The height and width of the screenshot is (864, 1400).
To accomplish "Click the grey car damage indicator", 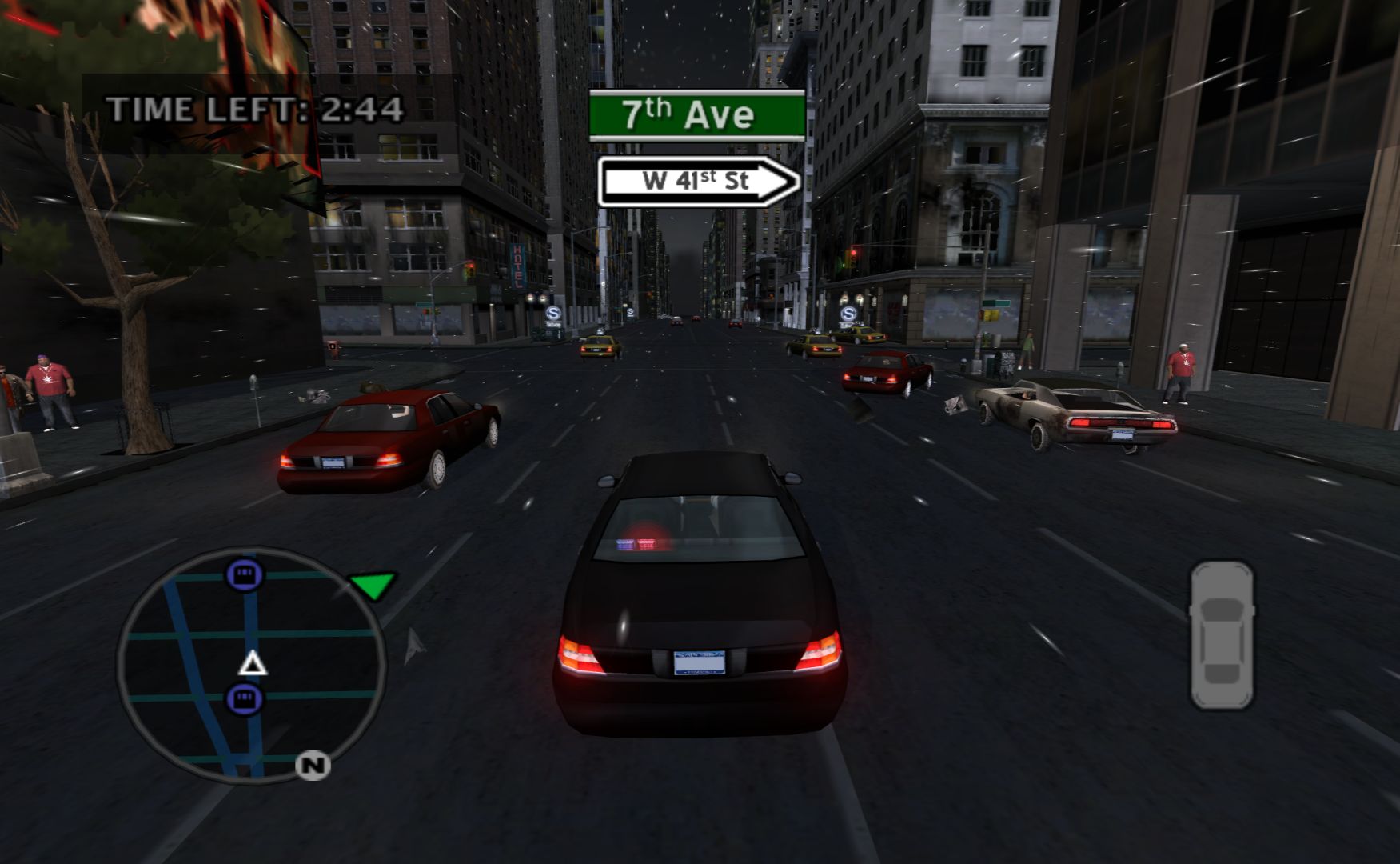I will coord(1222,634).
